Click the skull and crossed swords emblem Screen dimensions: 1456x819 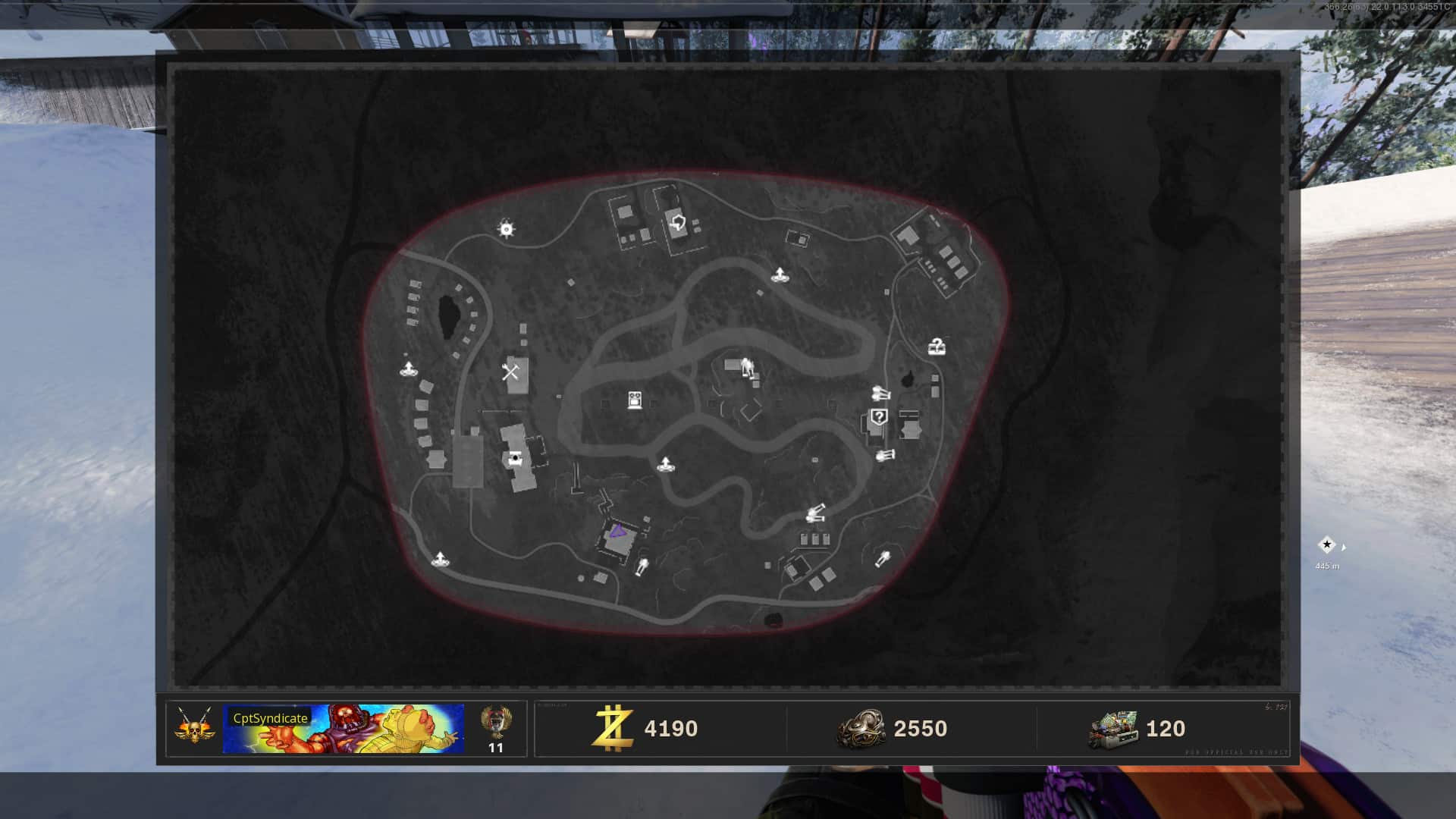pyautogui.click(x=194, y=726)
